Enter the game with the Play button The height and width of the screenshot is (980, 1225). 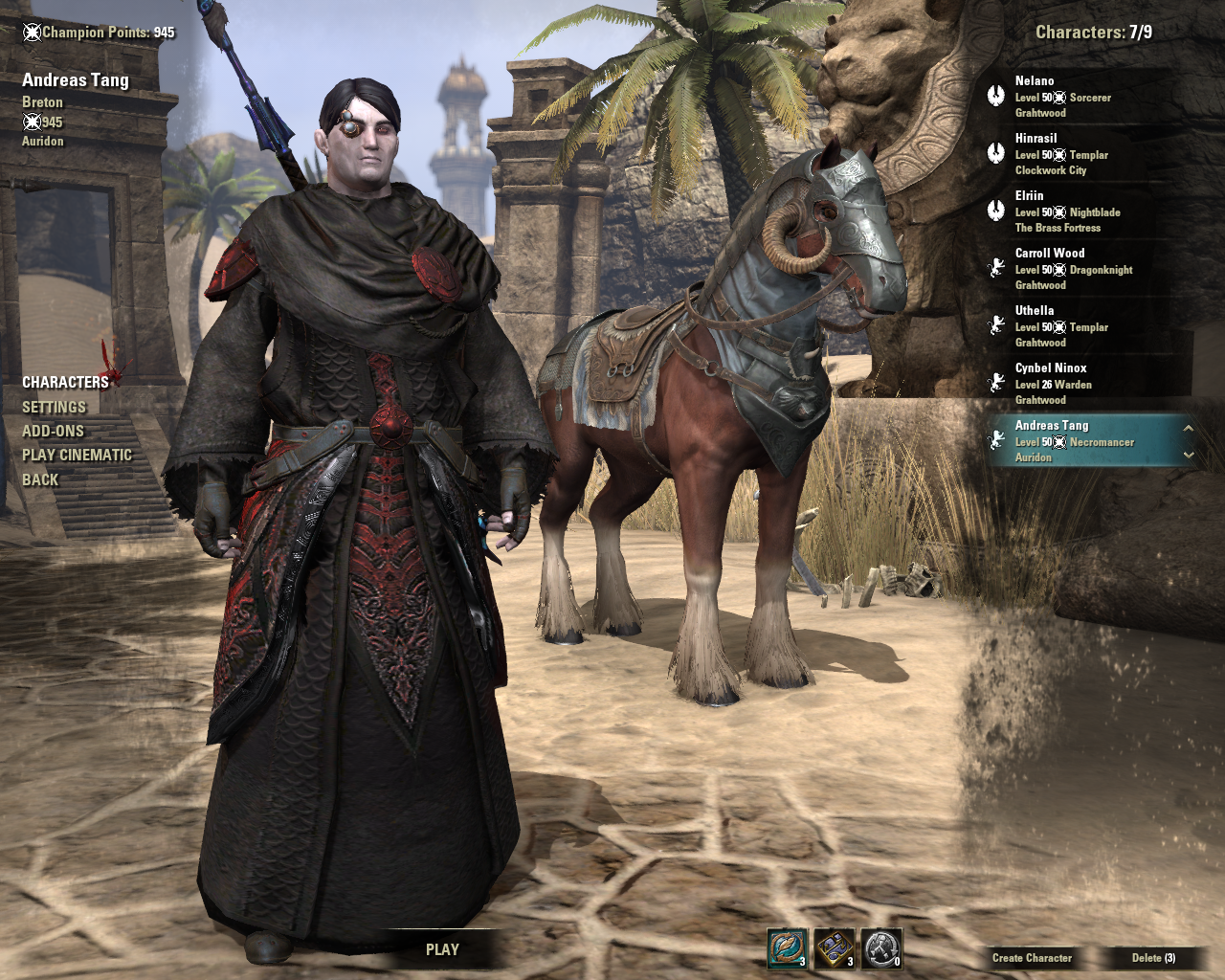(x=442, y=949)
